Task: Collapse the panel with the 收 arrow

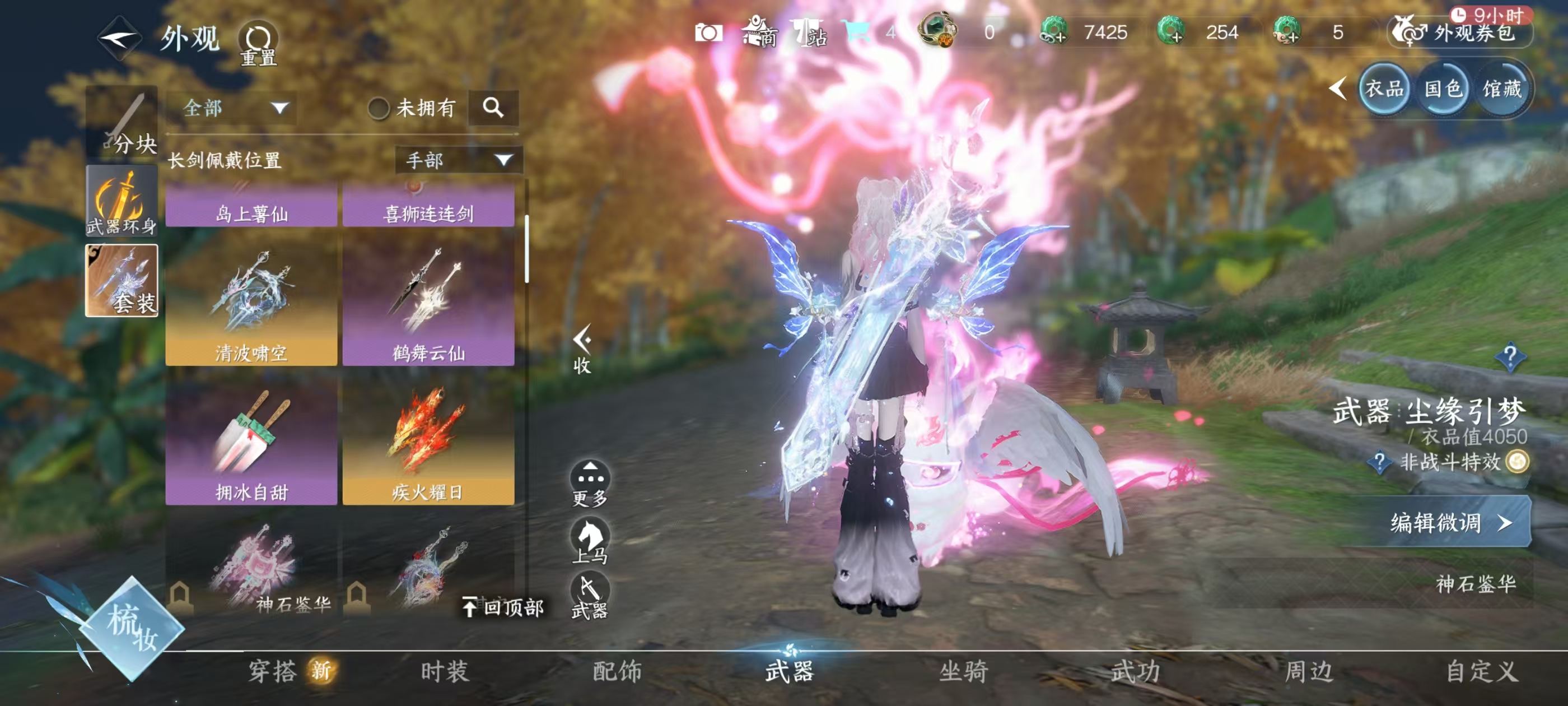Action: coord(582,349)
